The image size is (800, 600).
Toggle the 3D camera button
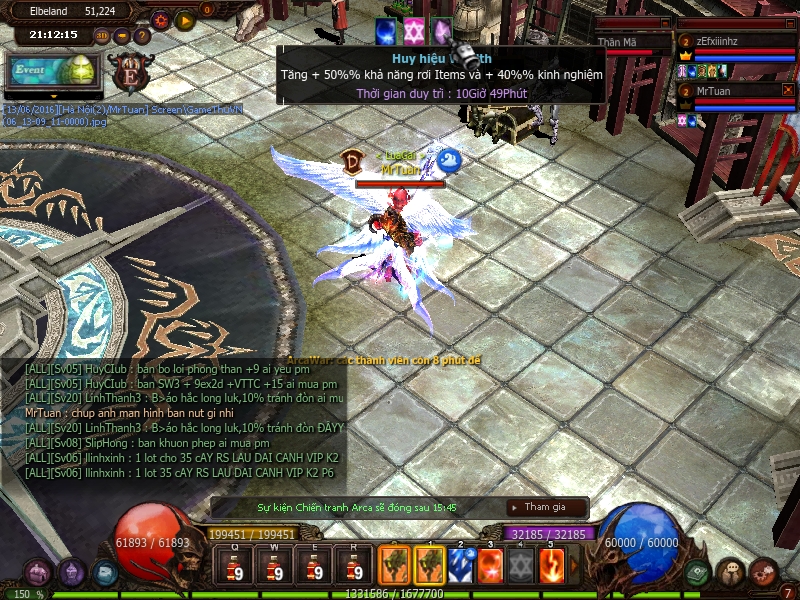[x=102, y=36]
